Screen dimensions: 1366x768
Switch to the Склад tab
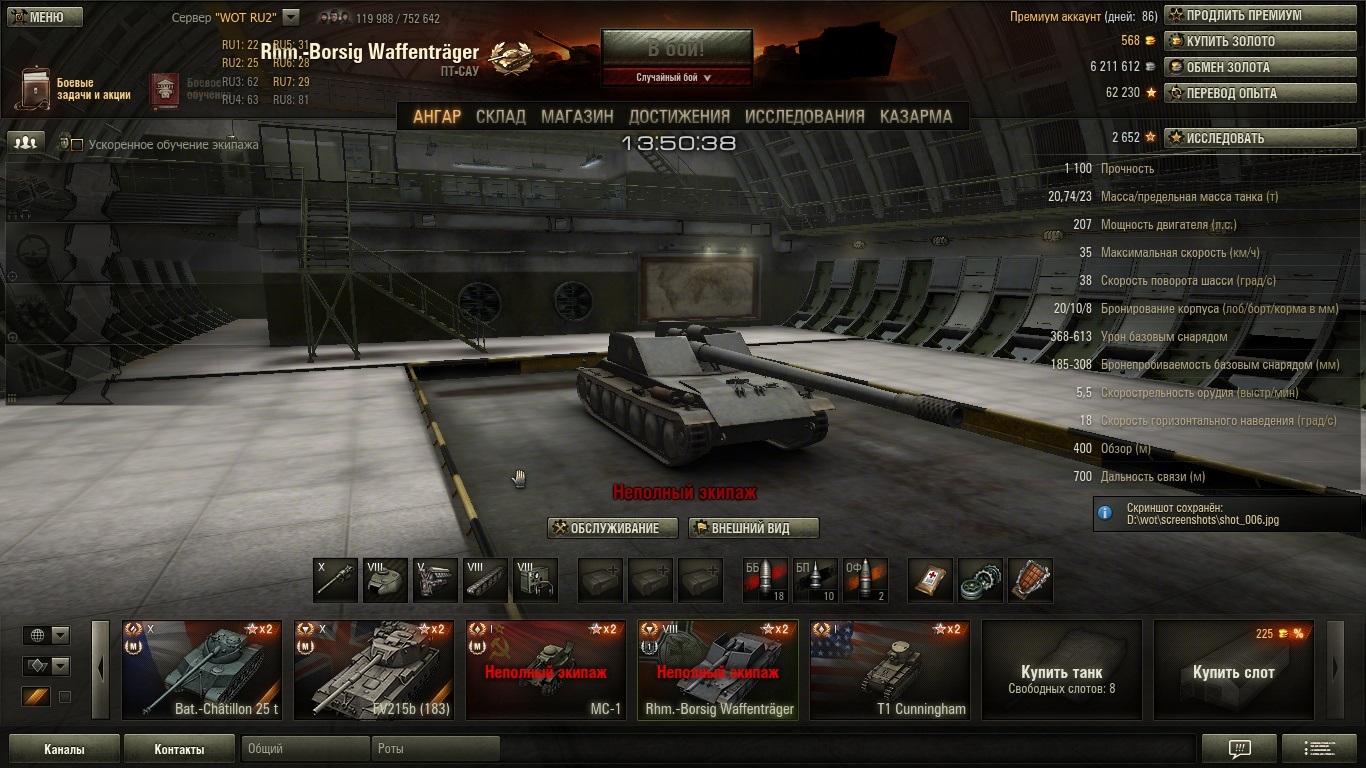click(x=500, y=116)
